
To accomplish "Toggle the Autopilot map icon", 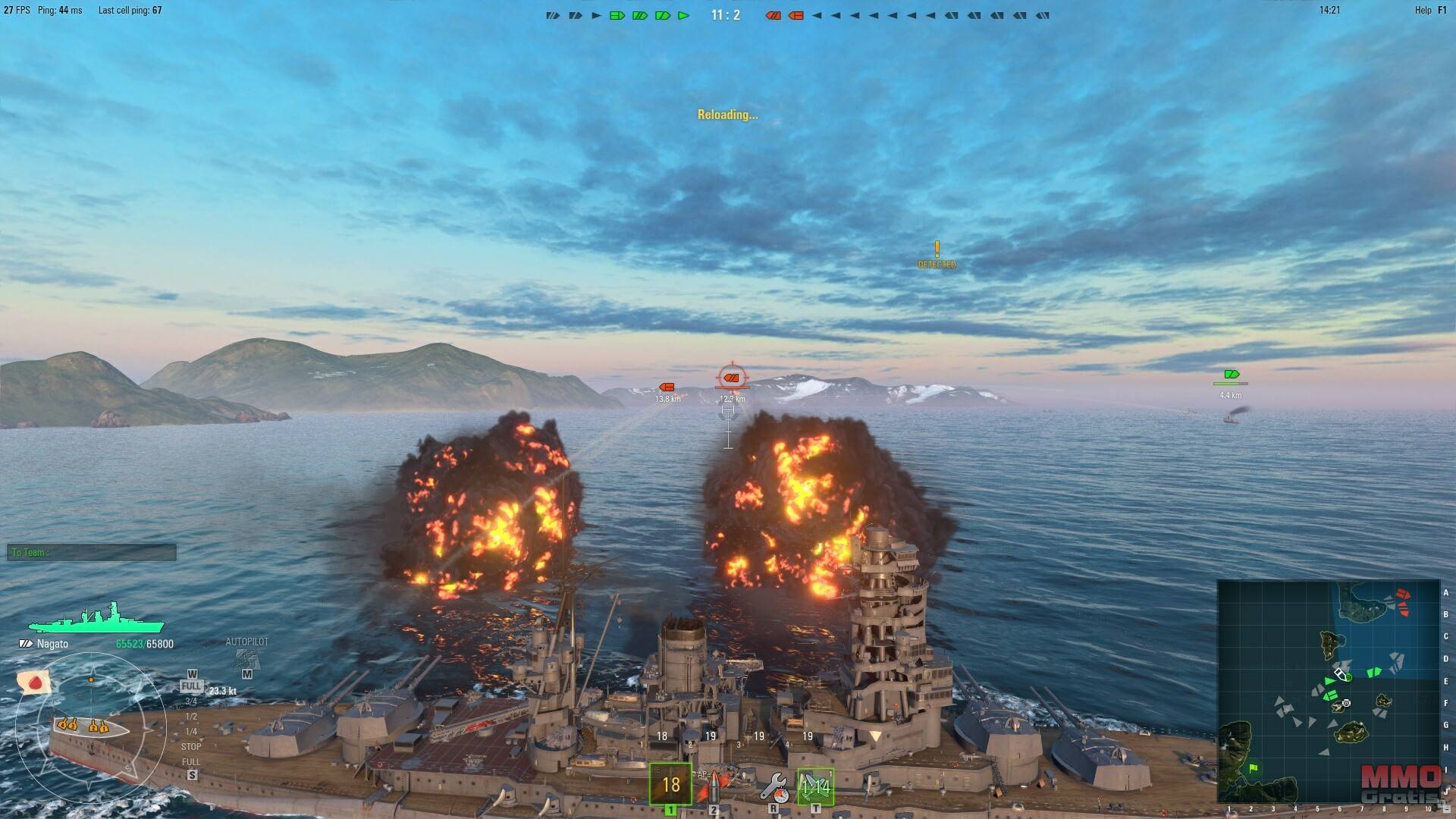I will point(246,658).
